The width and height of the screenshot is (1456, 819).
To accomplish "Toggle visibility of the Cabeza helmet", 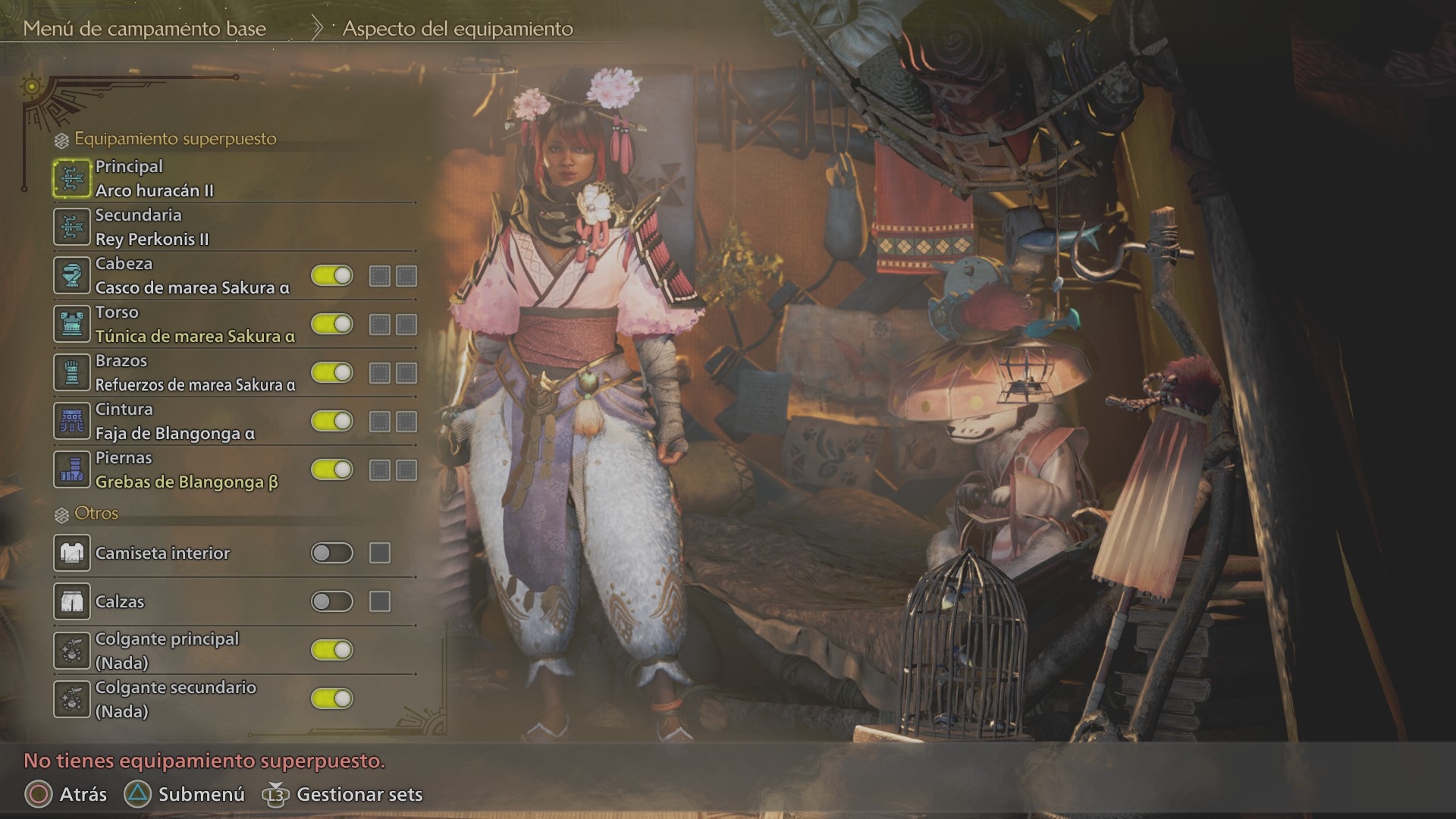I will click(332, 275).
